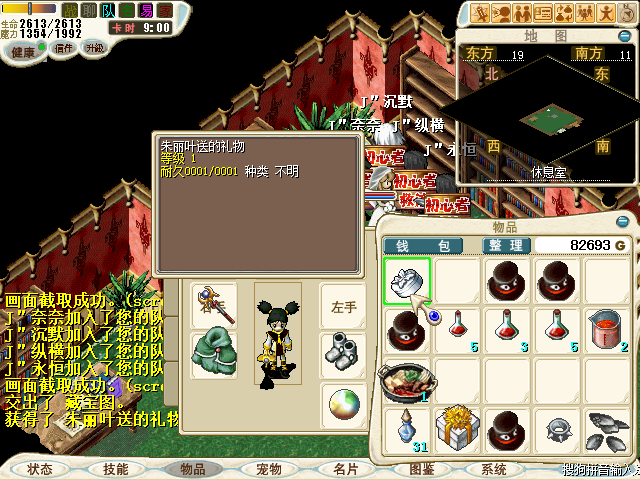Select the equipped grey boots slot

343,353
